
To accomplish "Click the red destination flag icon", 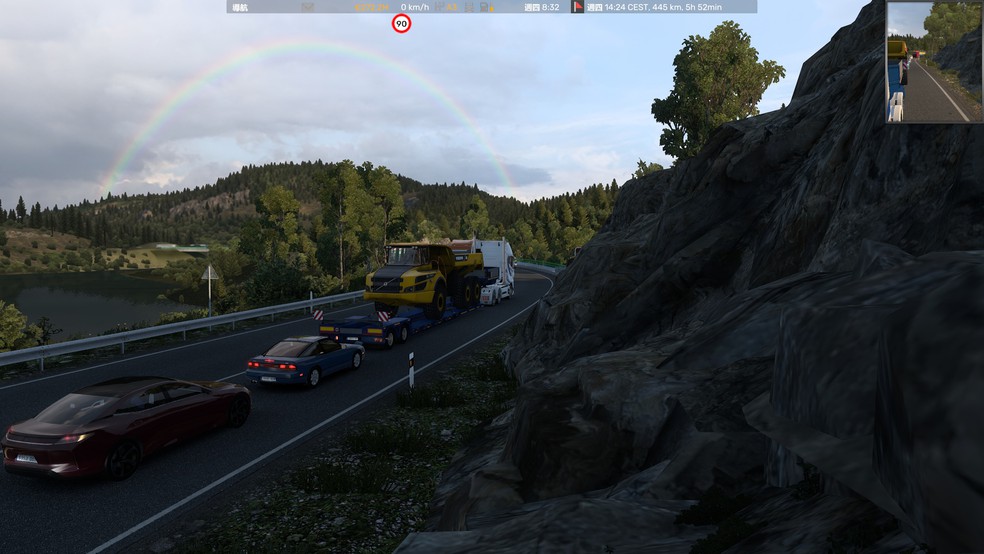I will click(577, 7).
